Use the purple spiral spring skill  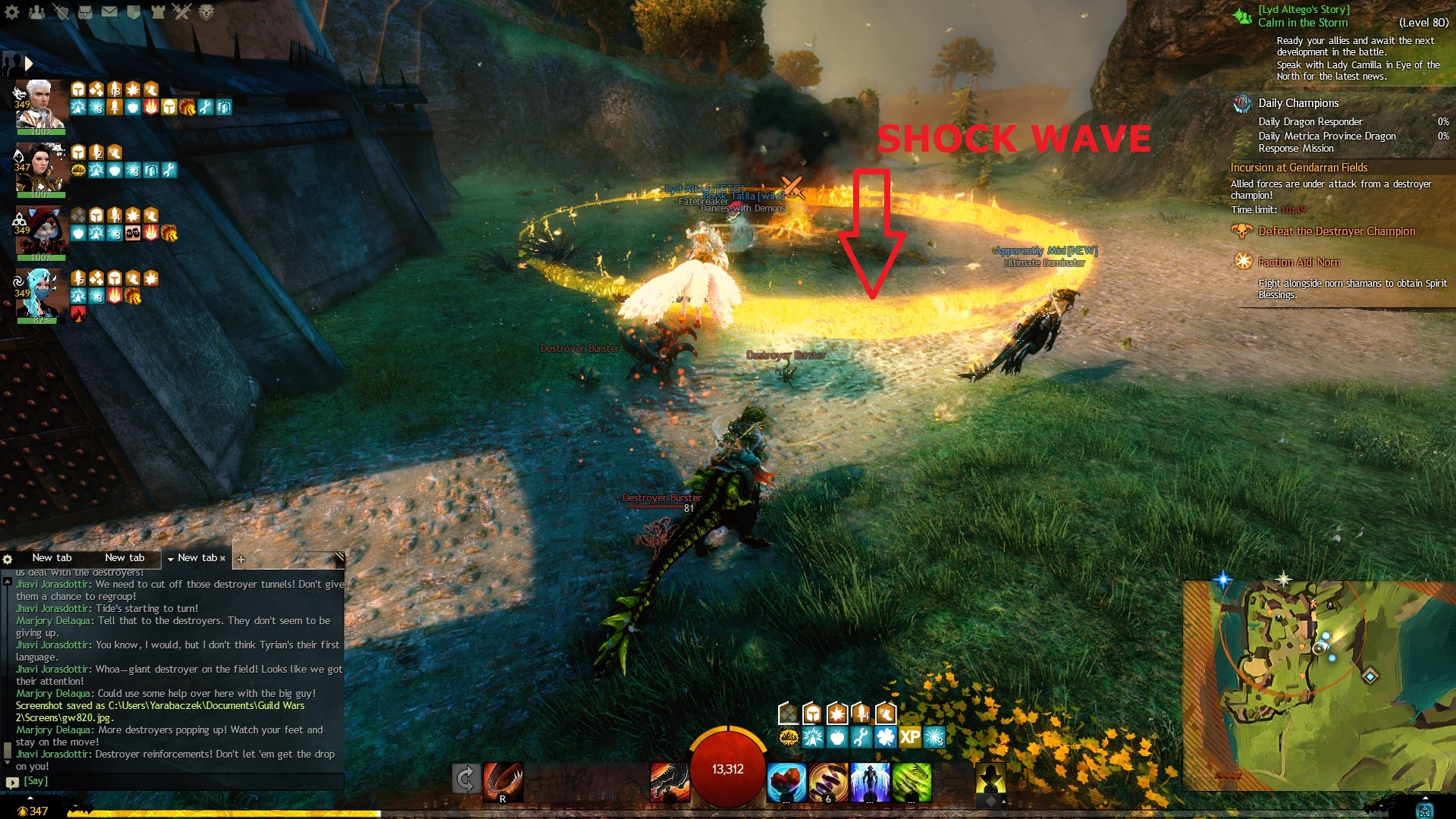(828, 782)
